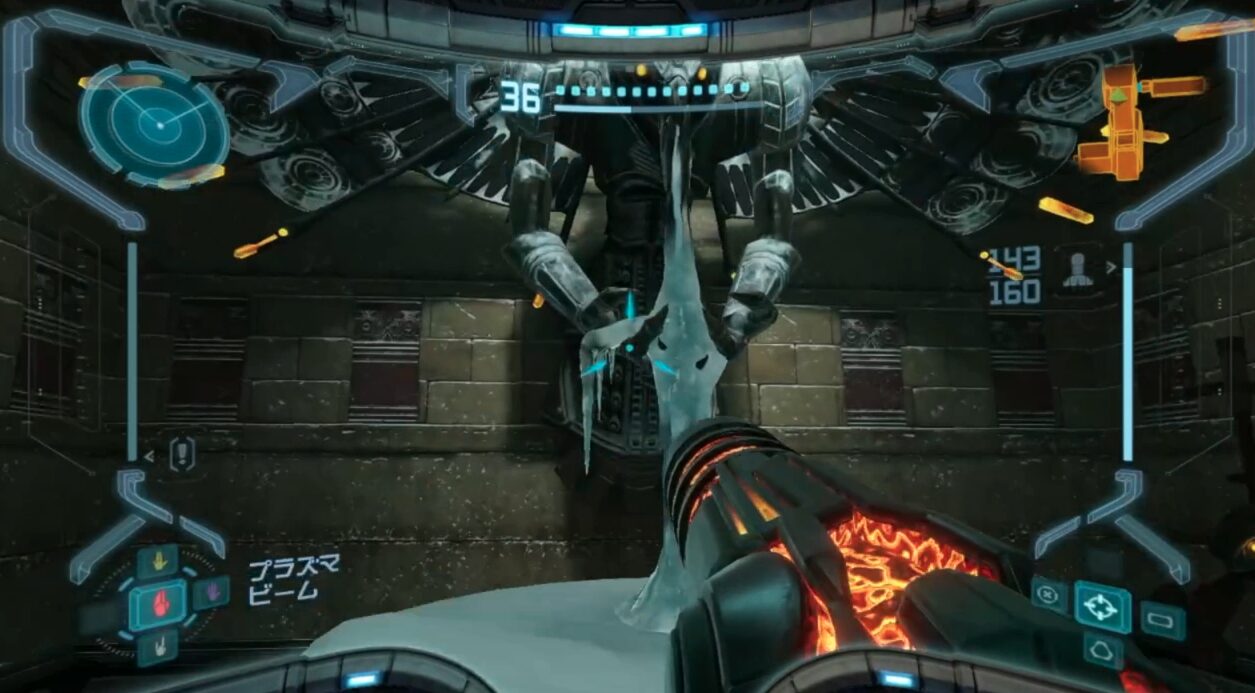Switch to the yellow Power Beam icon

point(157,560)
